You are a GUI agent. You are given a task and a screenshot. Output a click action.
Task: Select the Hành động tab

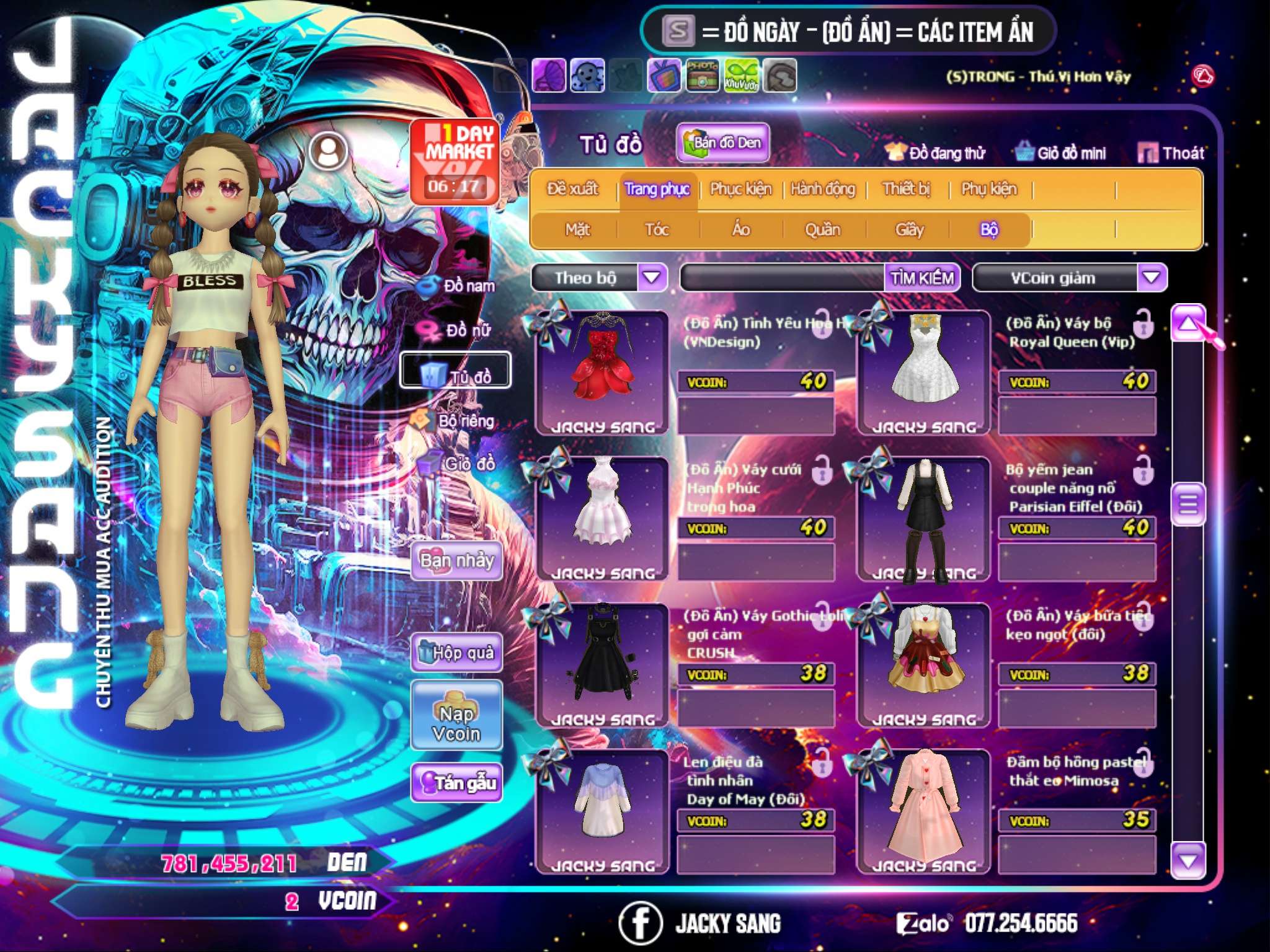click(823, 189)
